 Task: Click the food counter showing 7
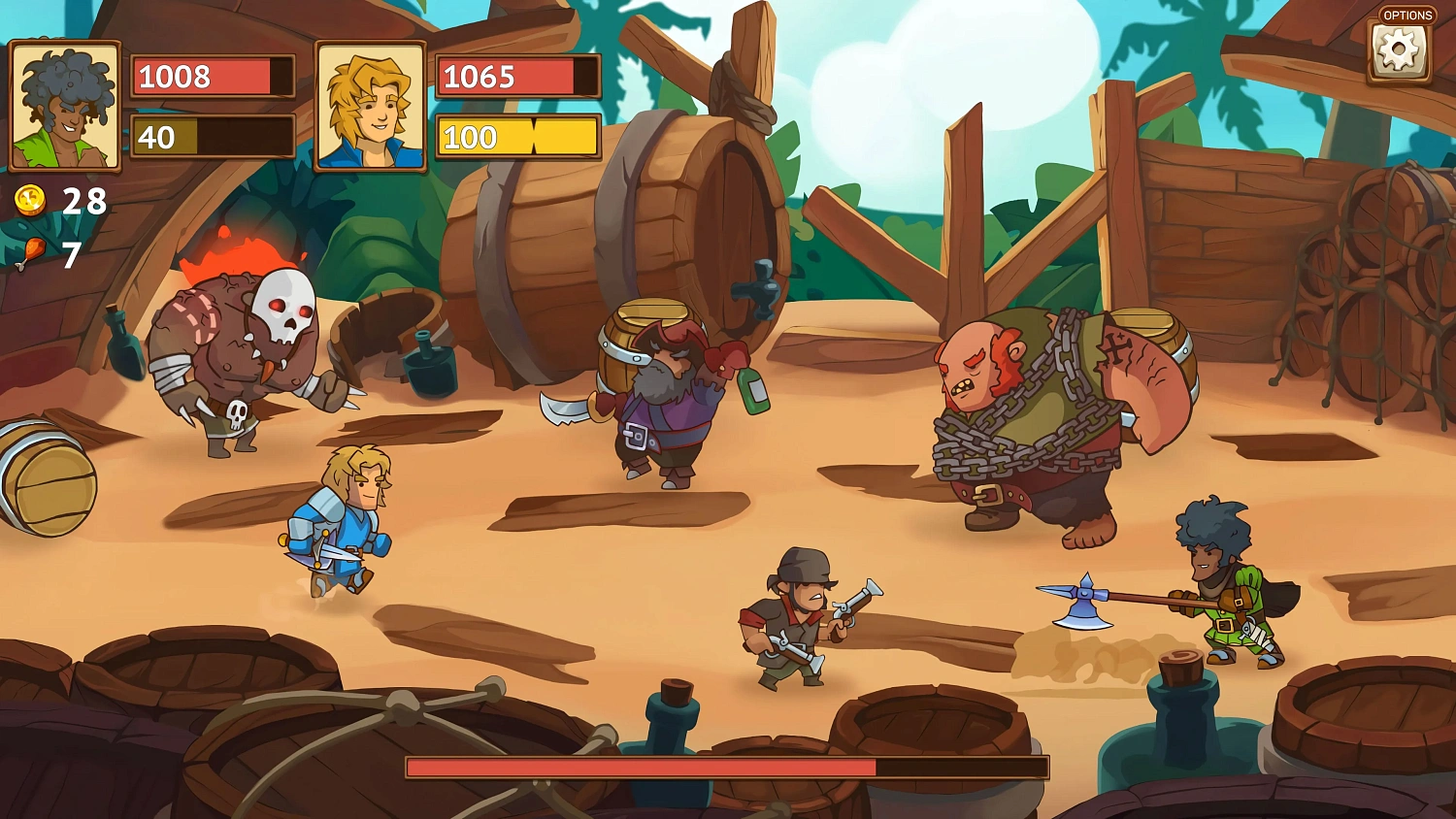point(69,255)
